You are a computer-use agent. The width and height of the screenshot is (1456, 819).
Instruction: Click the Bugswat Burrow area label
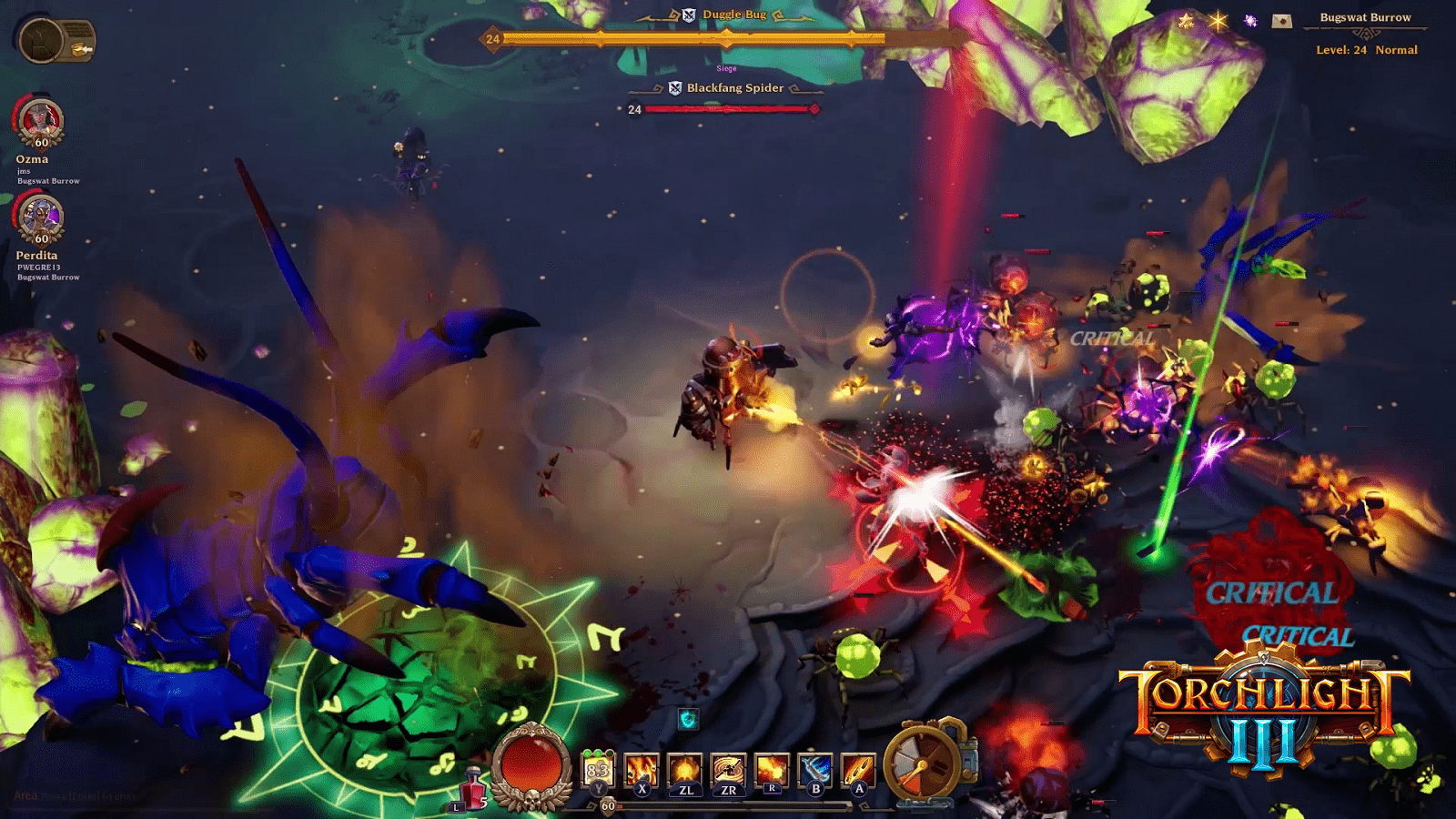(1365, 17)
